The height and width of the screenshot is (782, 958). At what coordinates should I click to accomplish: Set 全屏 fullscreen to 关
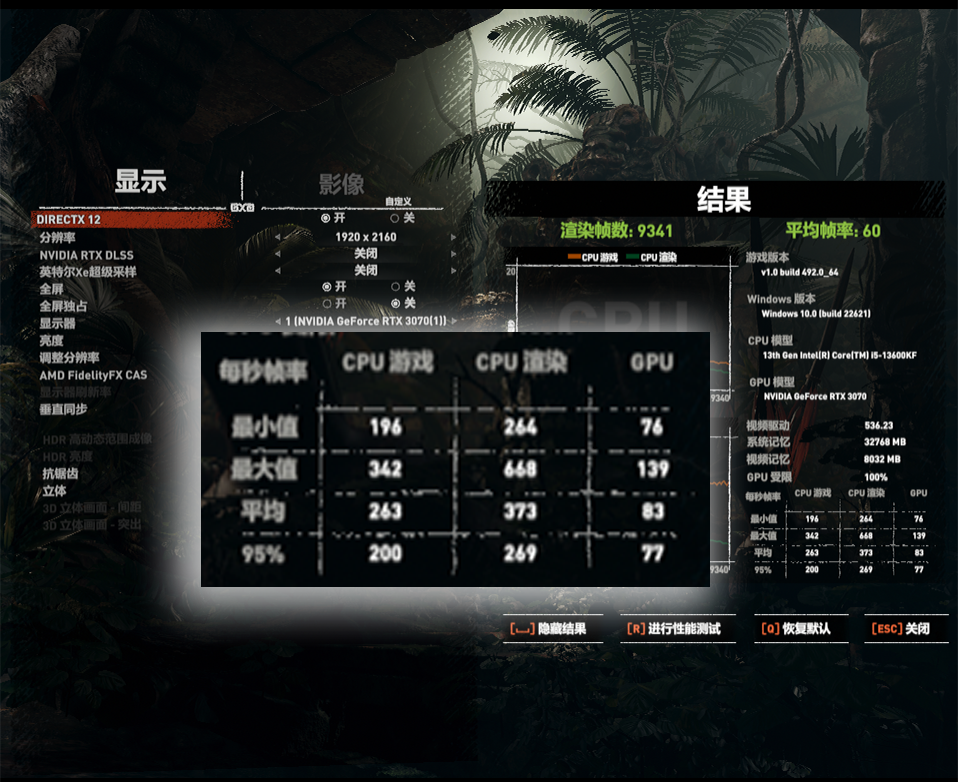click(x=395, y=287)
